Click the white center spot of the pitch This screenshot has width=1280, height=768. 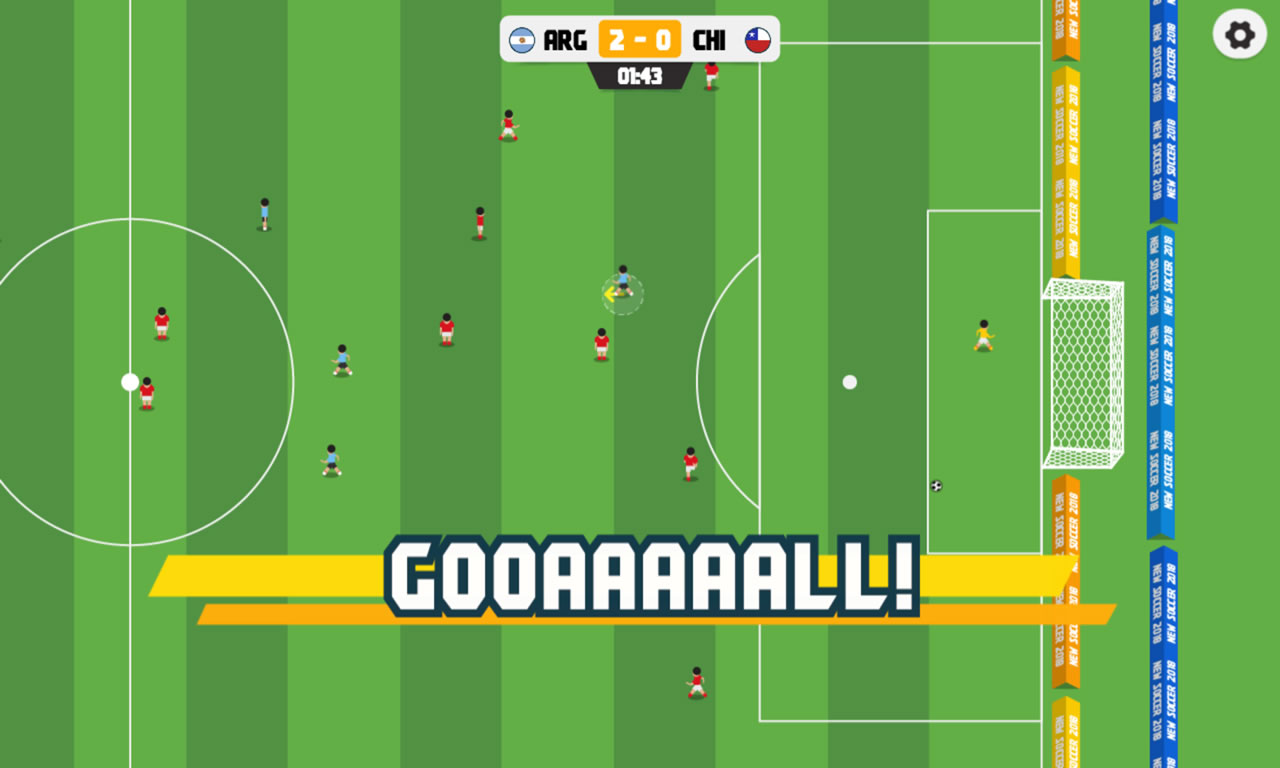tap(129, 381)
